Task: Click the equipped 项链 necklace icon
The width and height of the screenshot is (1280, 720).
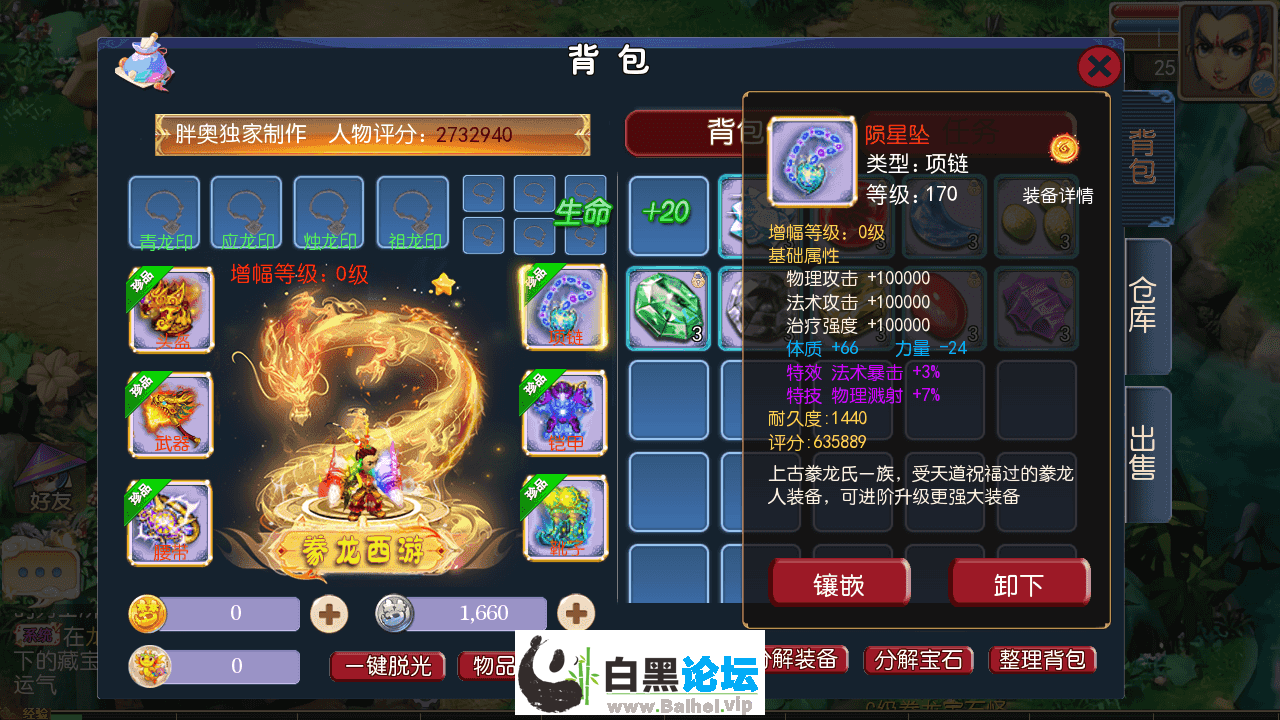Action: click(563, 310)
